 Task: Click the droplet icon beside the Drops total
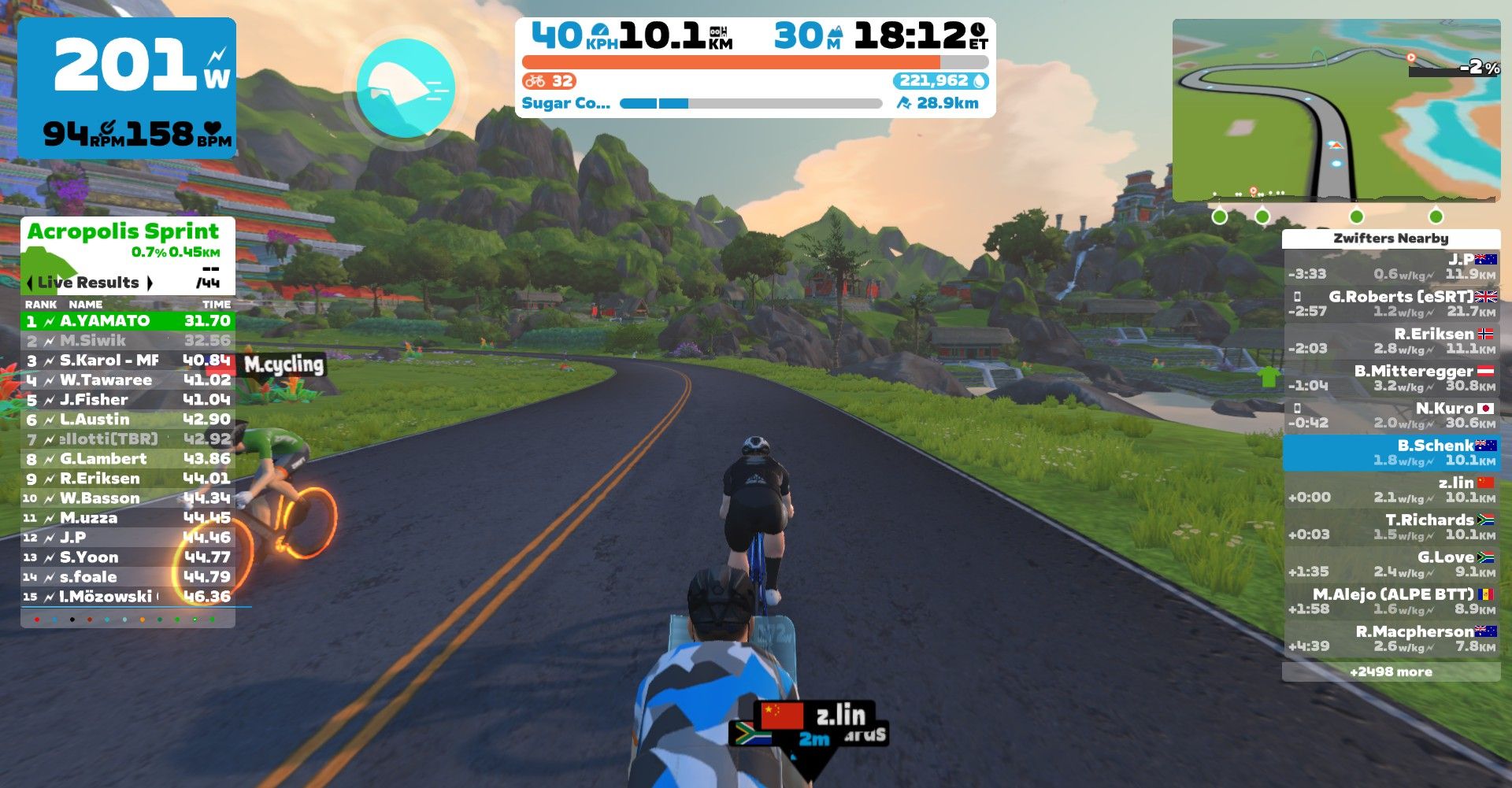point(980,80)
